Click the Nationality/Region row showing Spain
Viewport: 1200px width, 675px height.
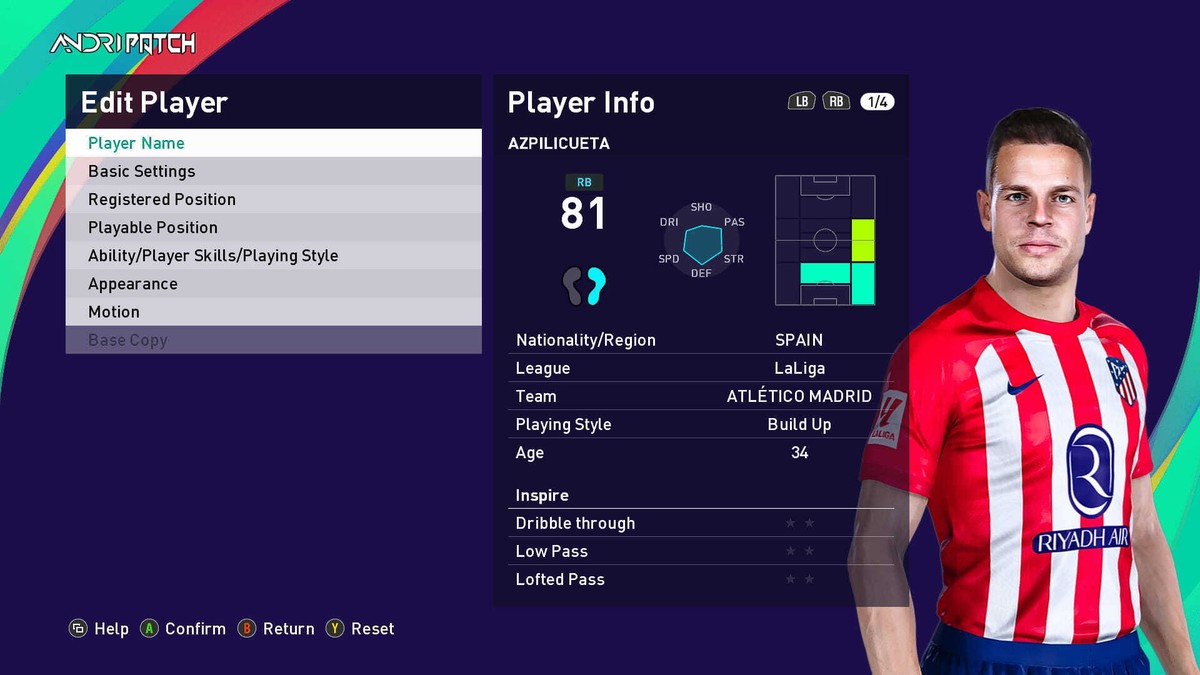pos(700,340)
